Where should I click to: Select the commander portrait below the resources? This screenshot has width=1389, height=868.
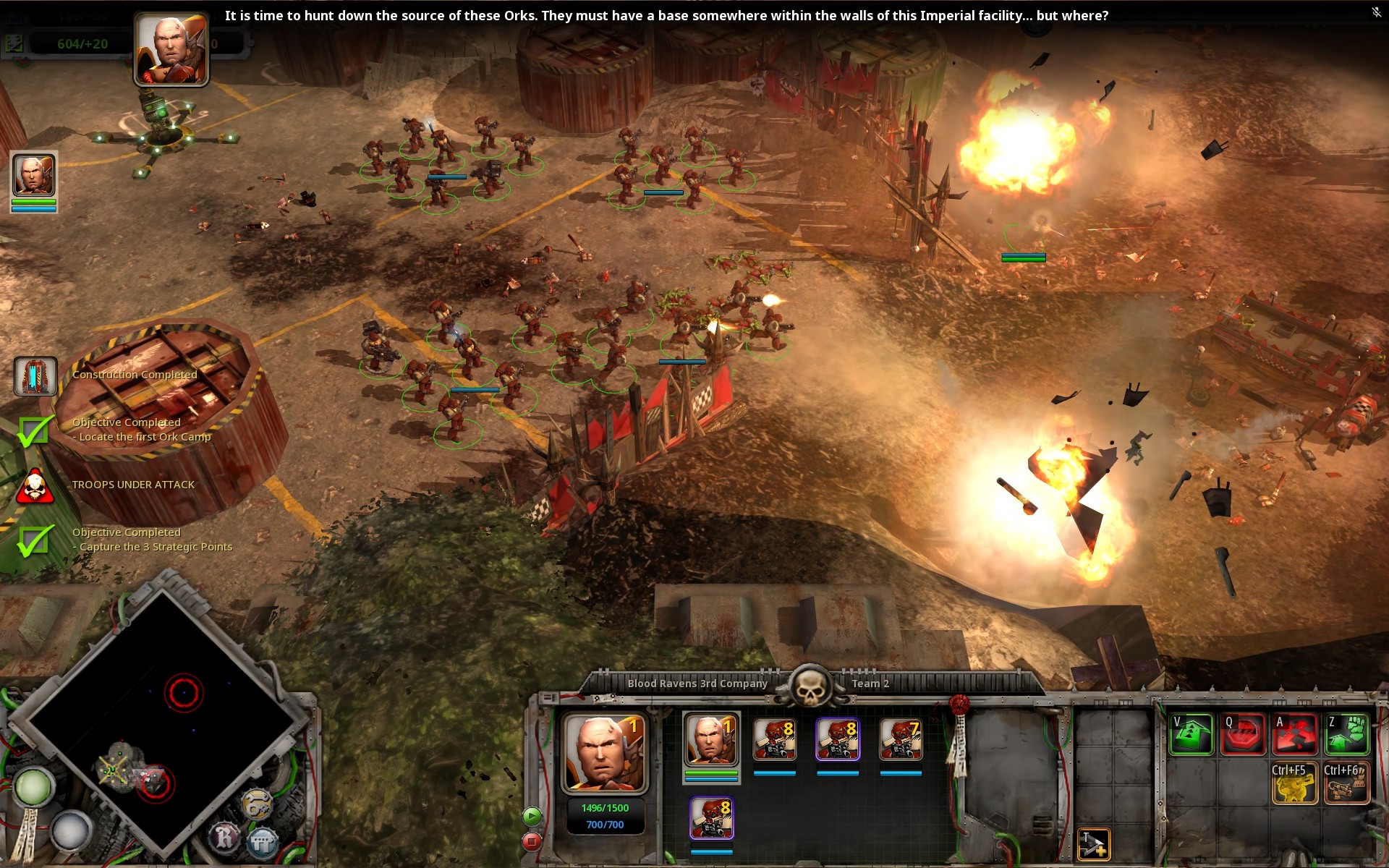(171, 51)
